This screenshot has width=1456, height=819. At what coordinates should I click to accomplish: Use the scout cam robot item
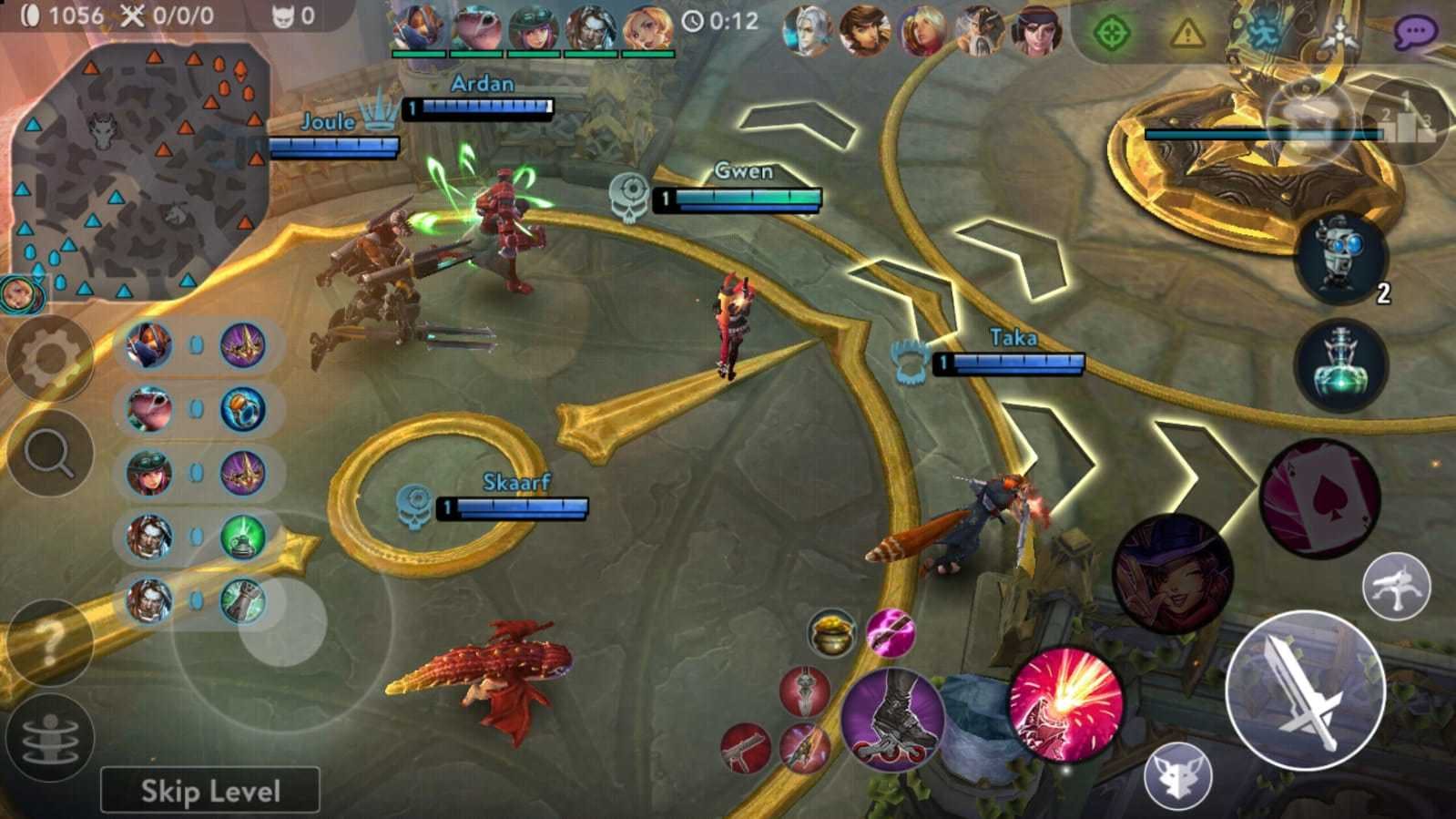coord(1340,259)
